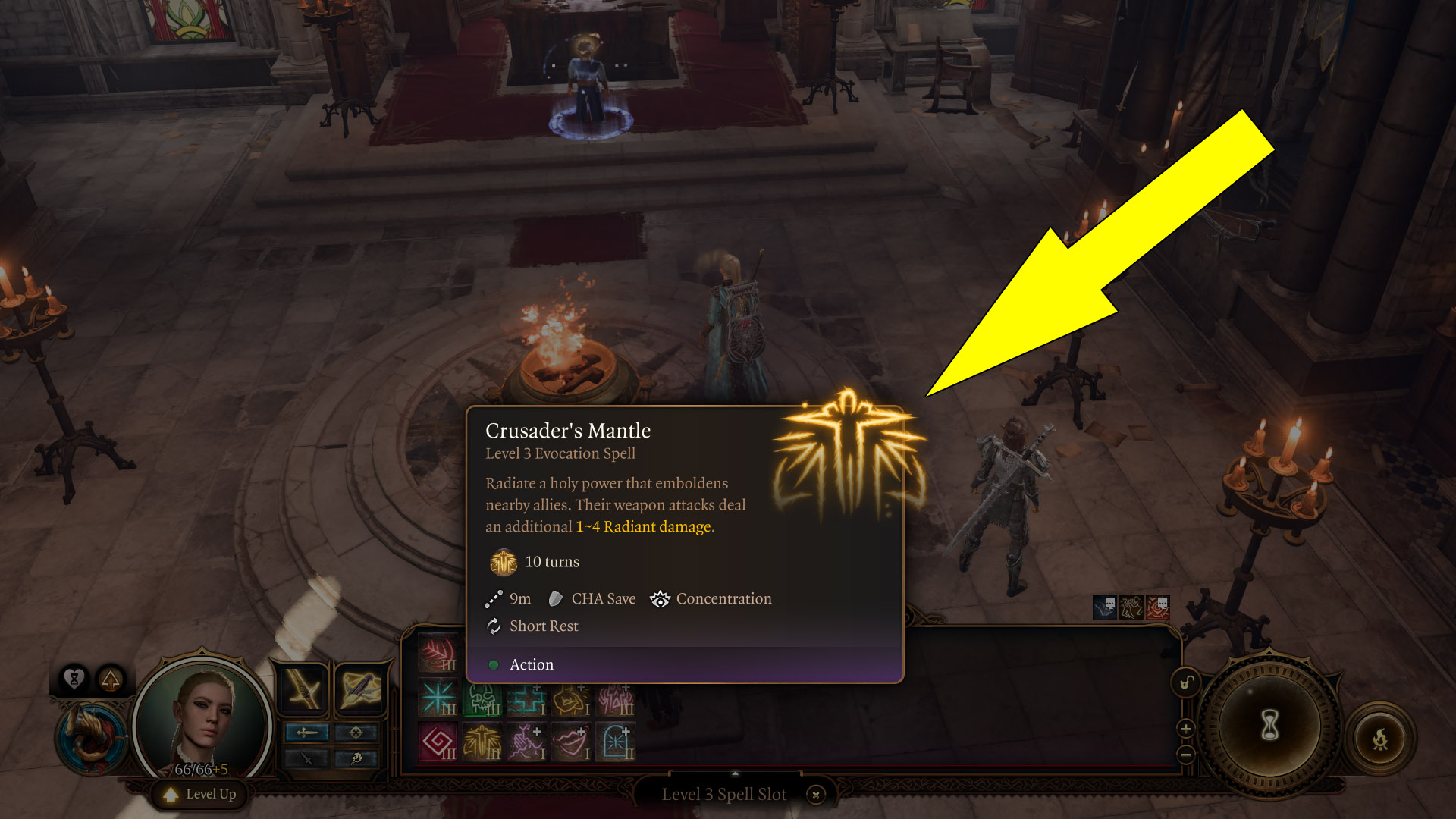Open the Level 3 Spell Slot selector
The image size is (1456, 819).
(724, 794)
